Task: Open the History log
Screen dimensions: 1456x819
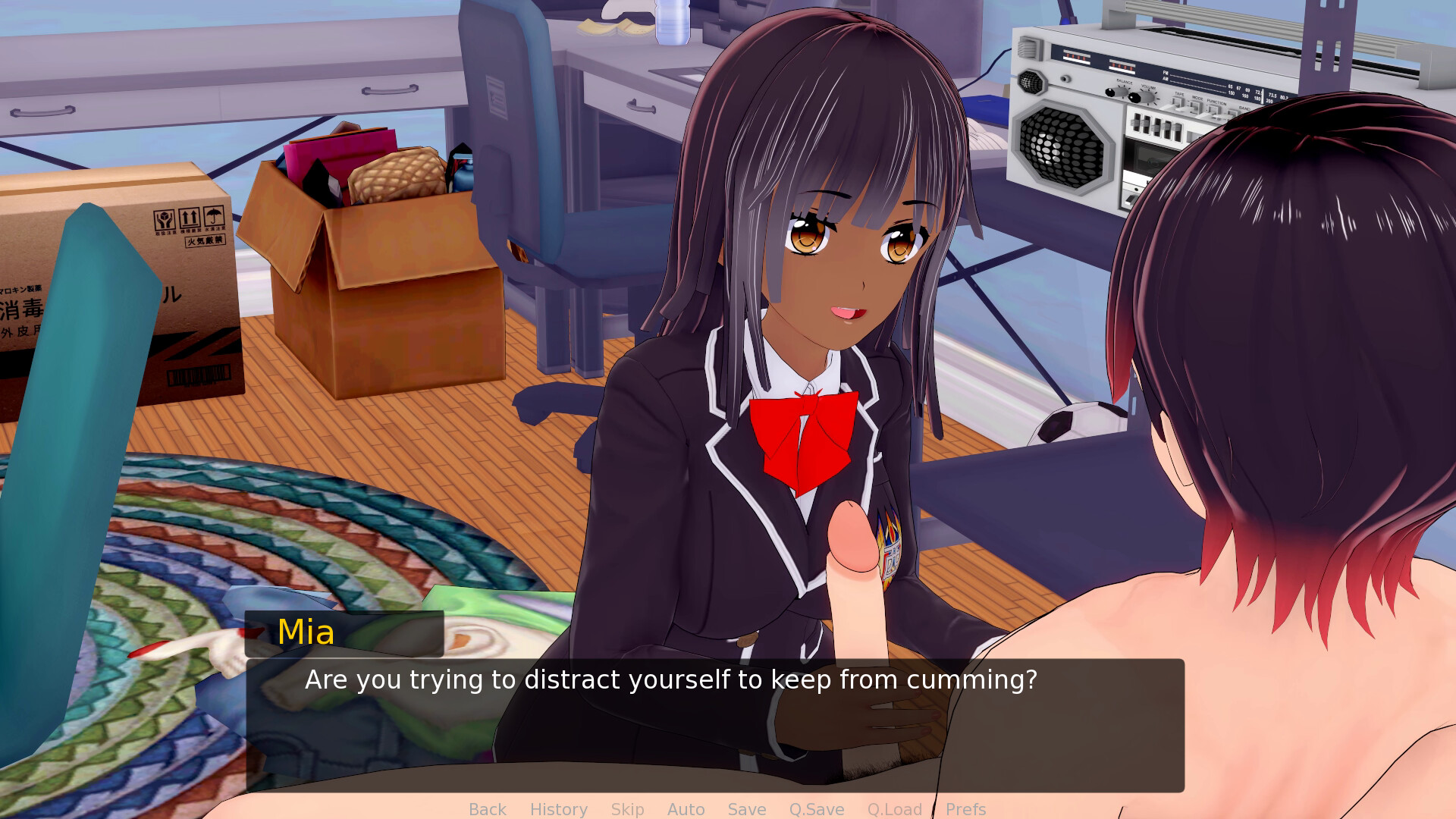Action: pyautogui.click(x=558, y=809)
